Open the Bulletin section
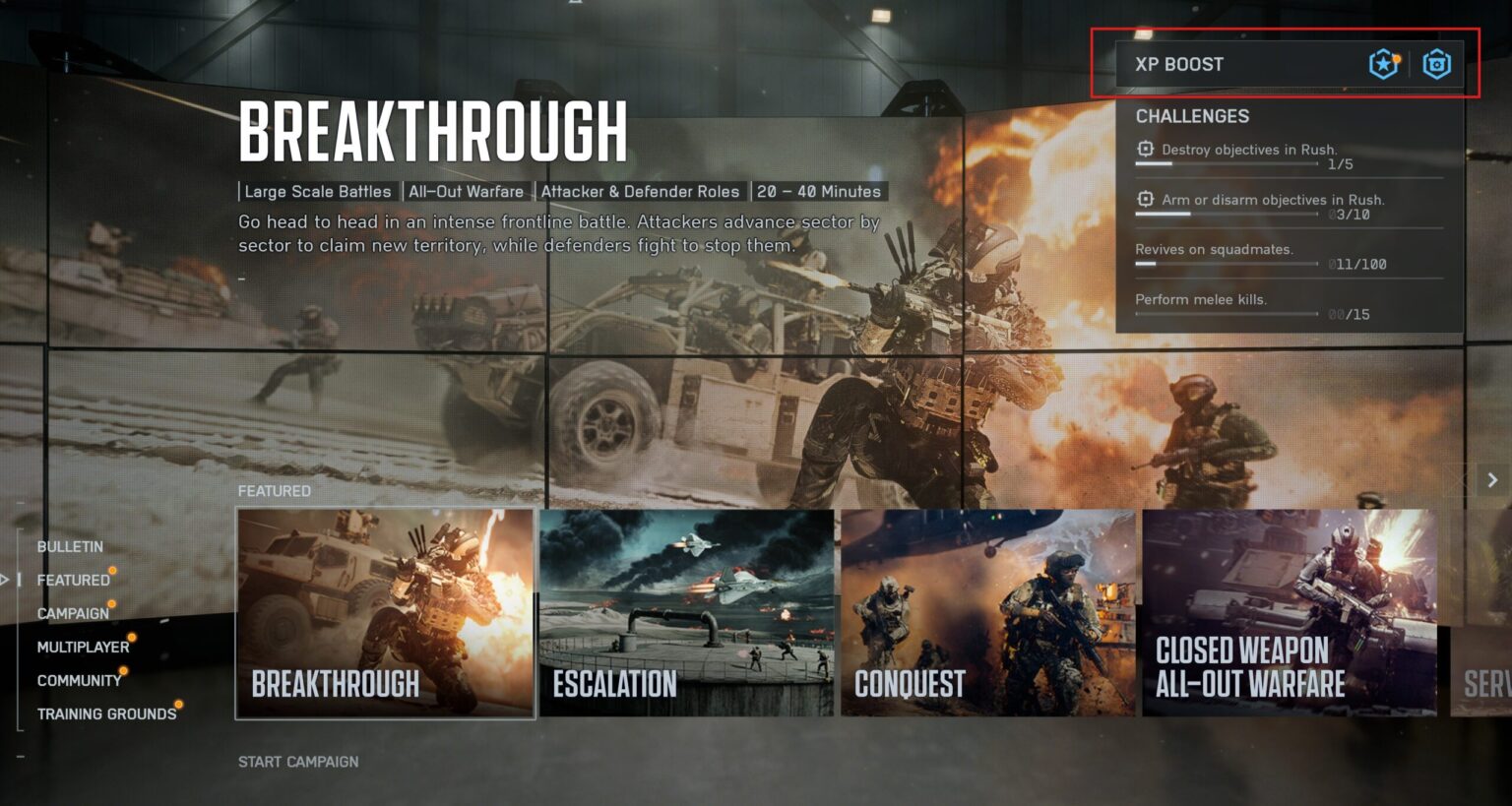Viewport: 1512px width, 806px height. pyautogui.click(x=69, y=546)
